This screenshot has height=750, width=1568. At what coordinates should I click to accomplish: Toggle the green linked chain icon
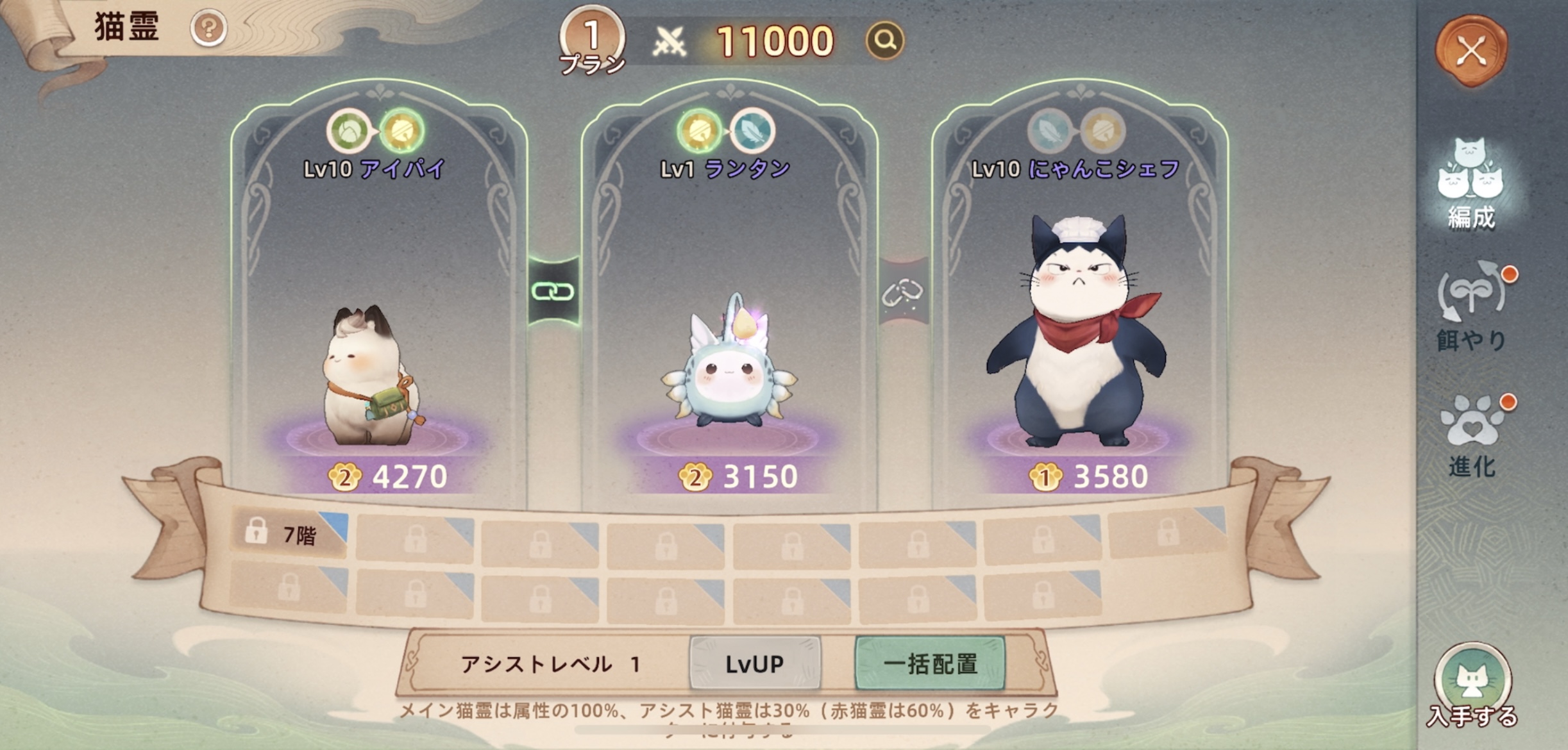(x=553, y=292)
